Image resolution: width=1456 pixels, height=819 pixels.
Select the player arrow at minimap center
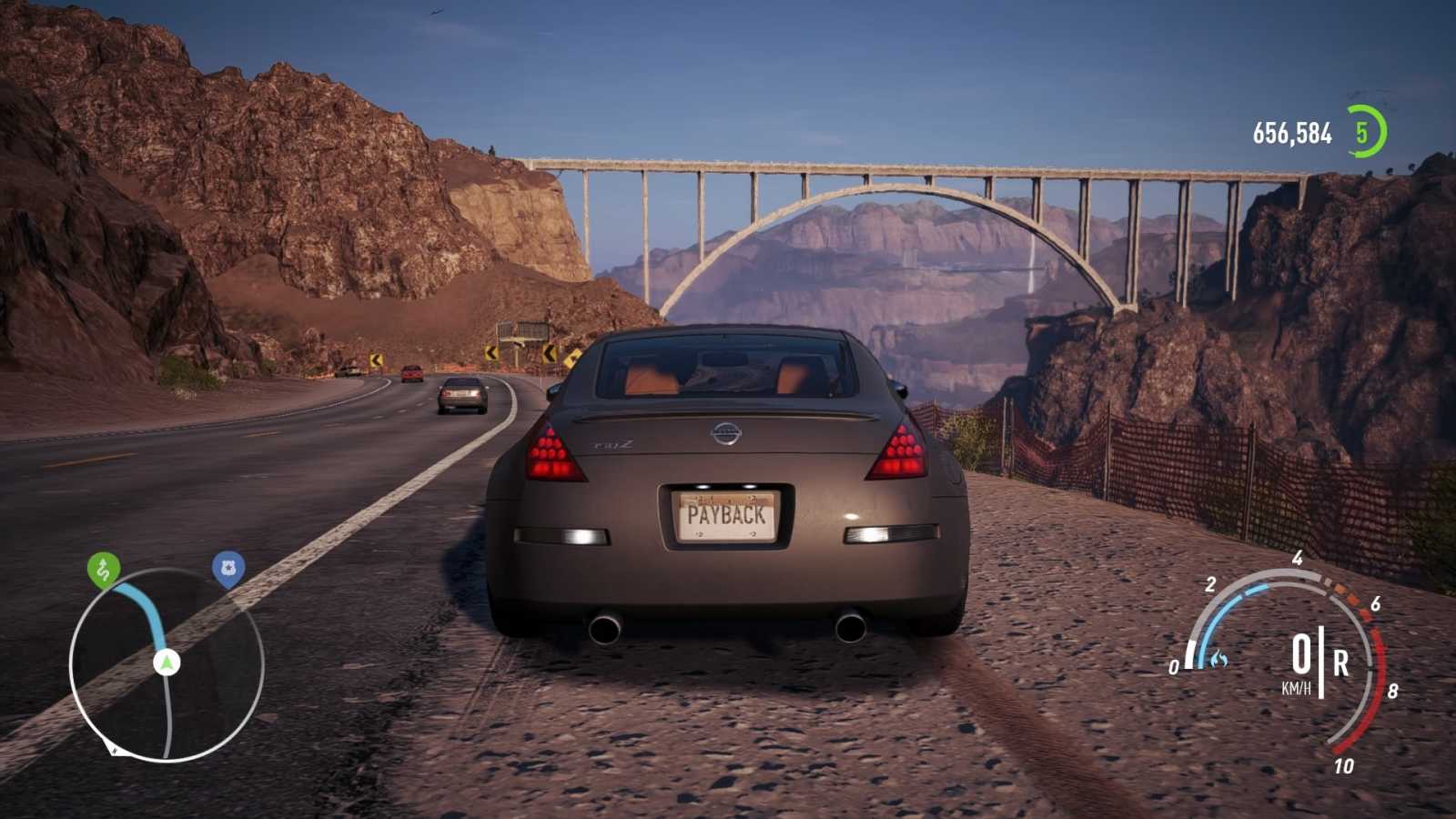pyautogui.click(x=167, y=663)
